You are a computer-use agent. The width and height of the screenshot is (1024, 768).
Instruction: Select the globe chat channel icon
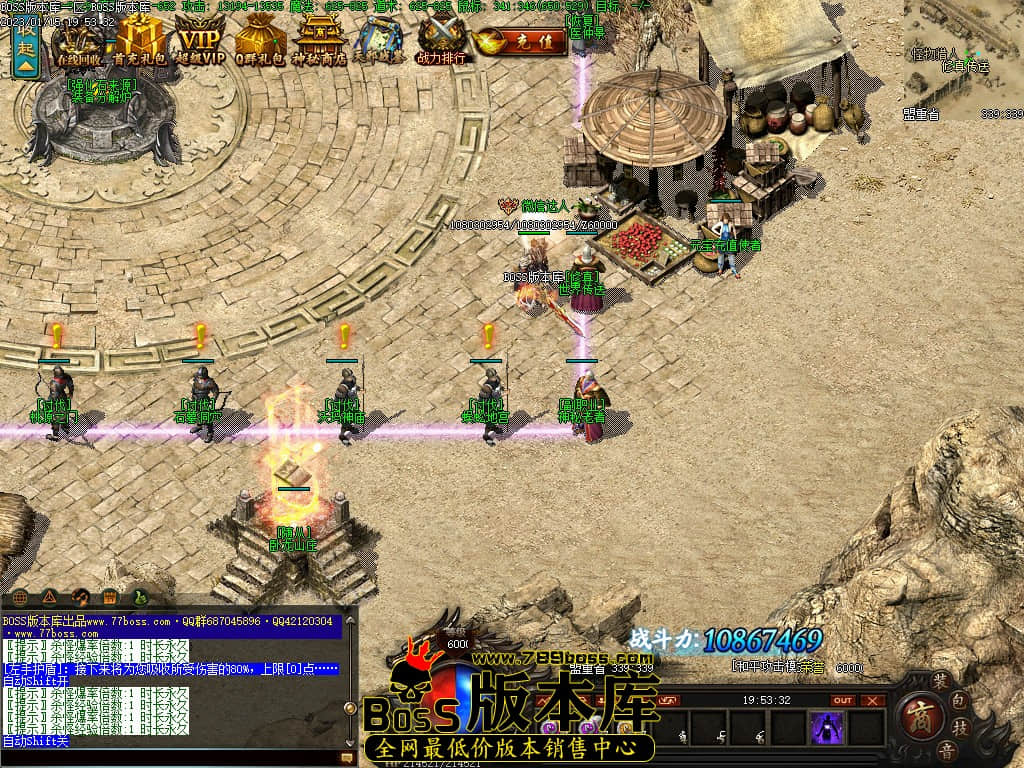tap(21, 597)
